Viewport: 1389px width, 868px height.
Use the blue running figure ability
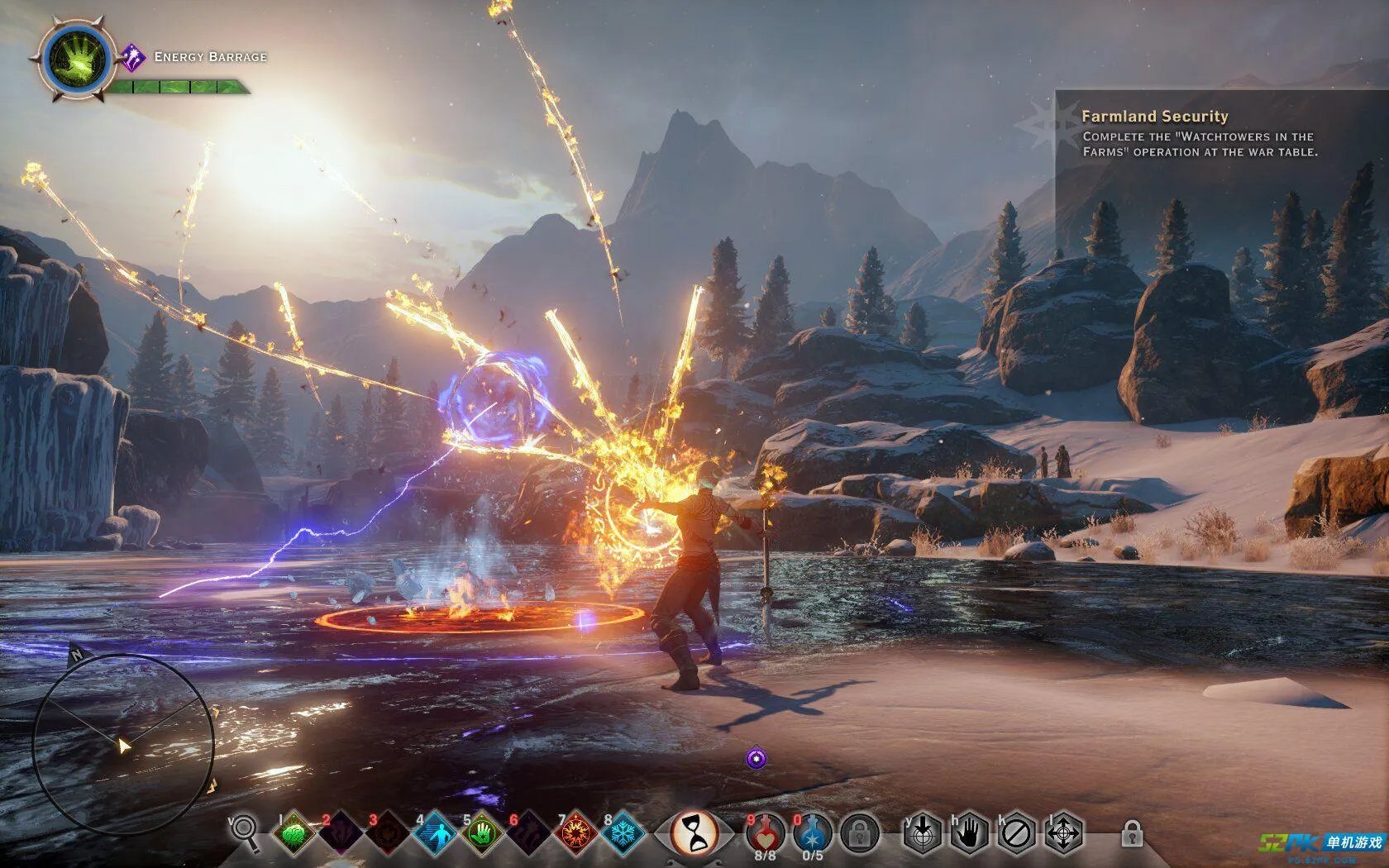(x=435, y=834)
